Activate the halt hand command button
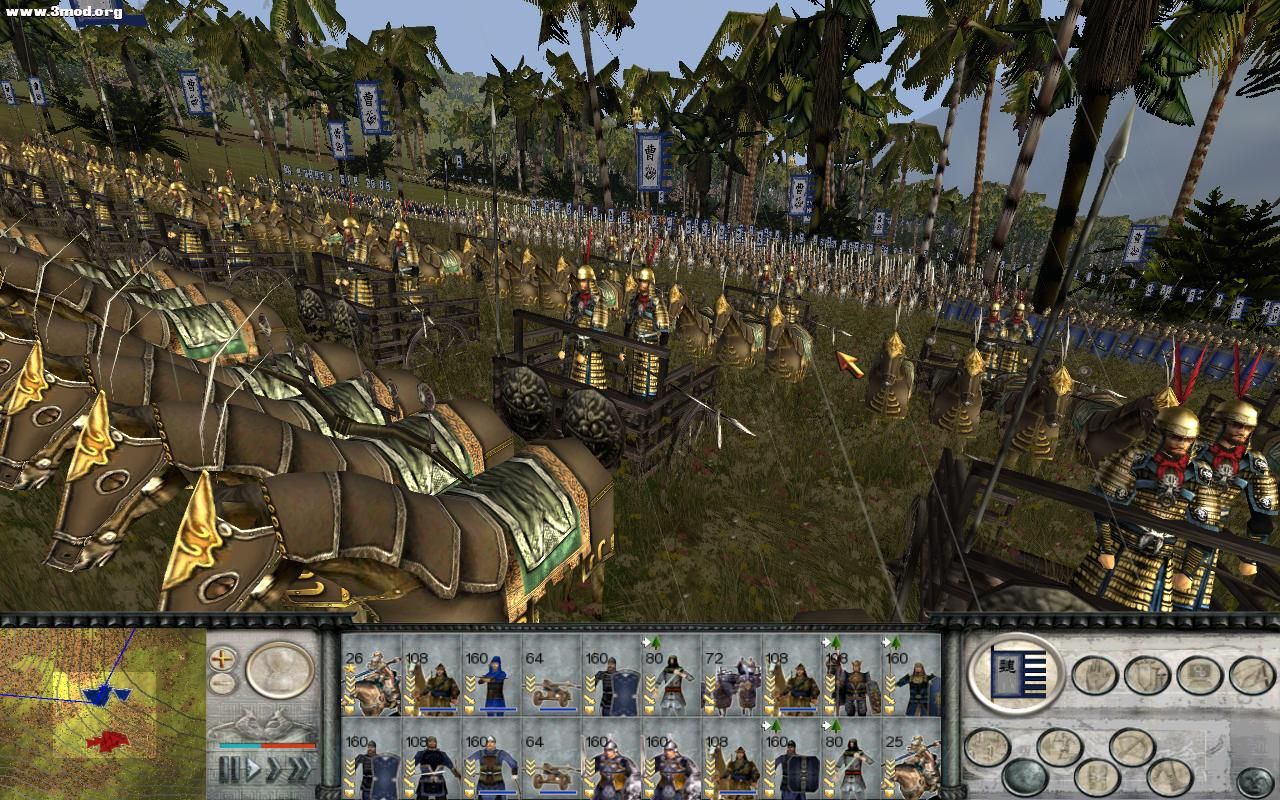1280x800 pixels. pos(1094,675)
